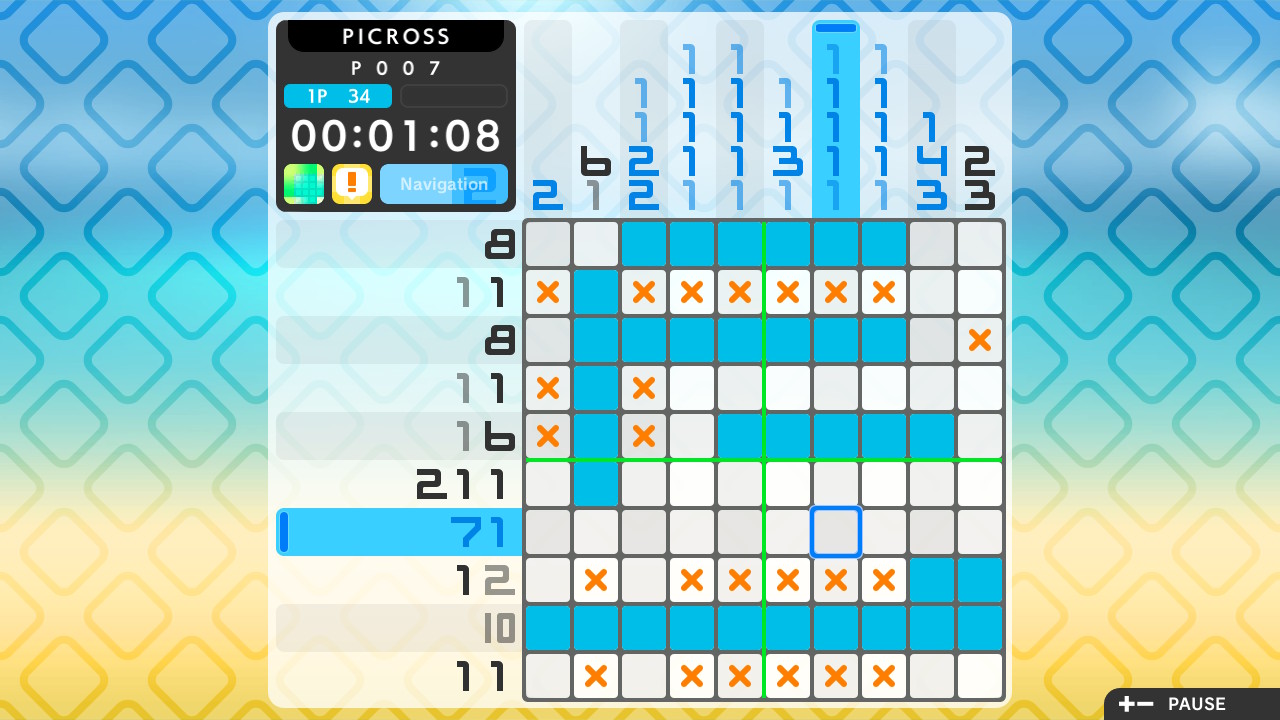Open the Navigation menu

443,184
